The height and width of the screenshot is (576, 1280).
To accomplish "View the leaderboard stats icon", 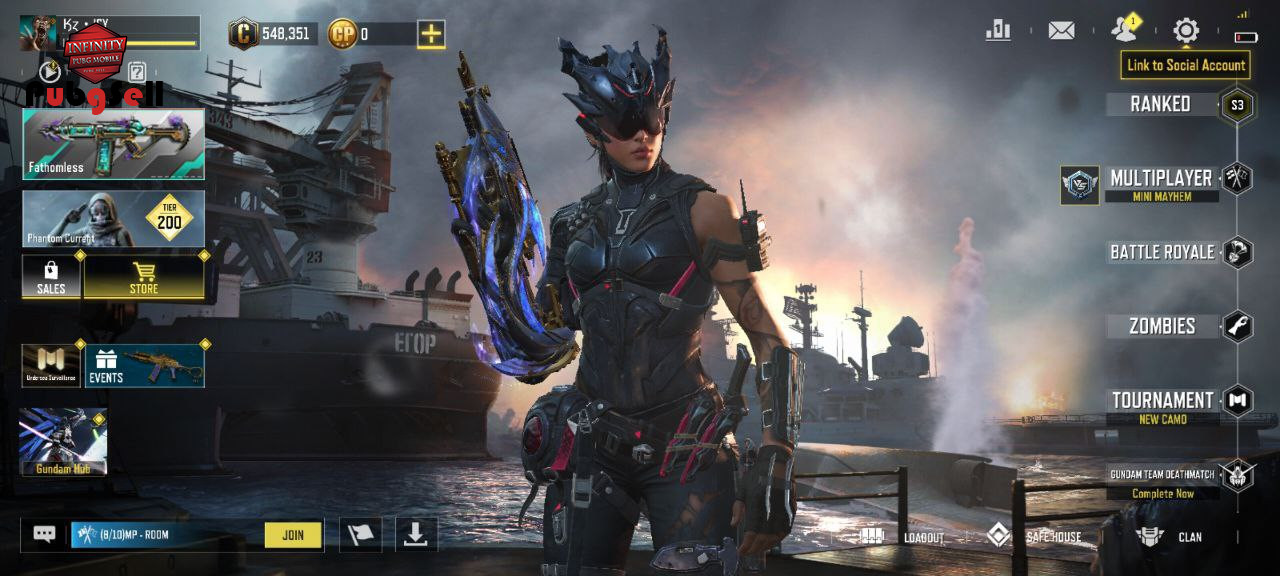I will (x=998, y=31).
